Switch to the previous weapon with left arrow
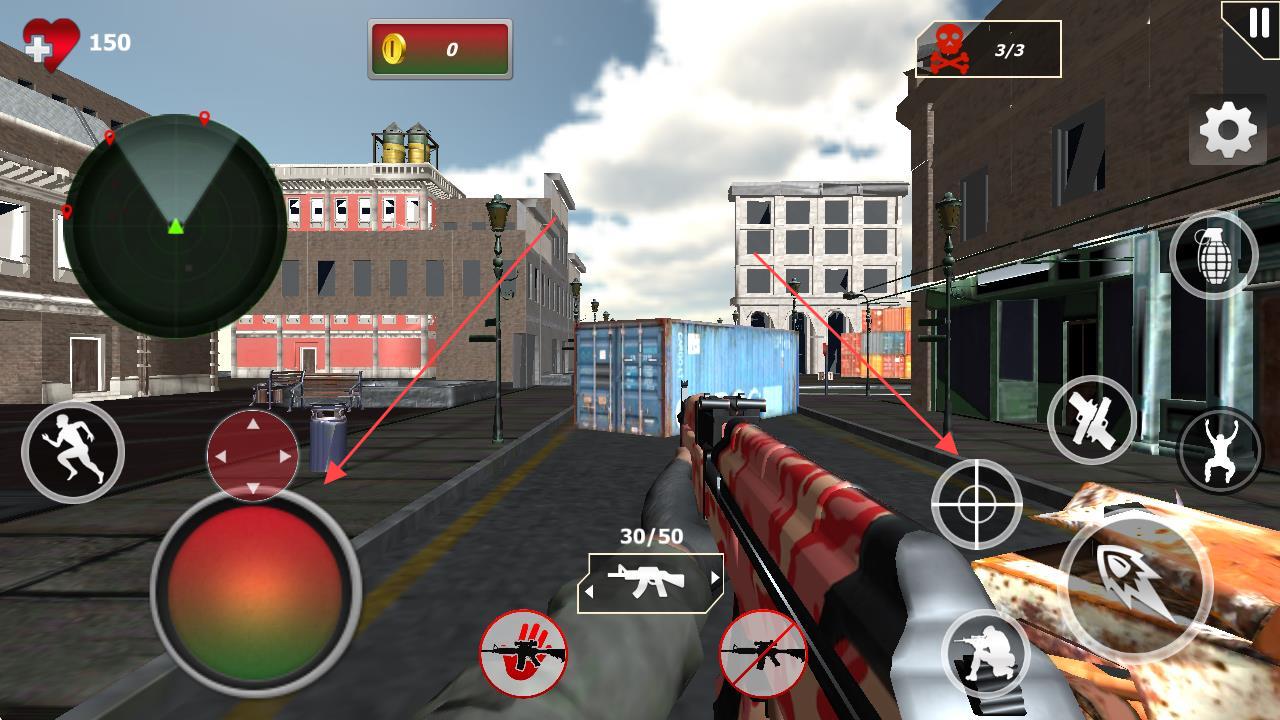1280x720 pixels. [x=589, y=591]
